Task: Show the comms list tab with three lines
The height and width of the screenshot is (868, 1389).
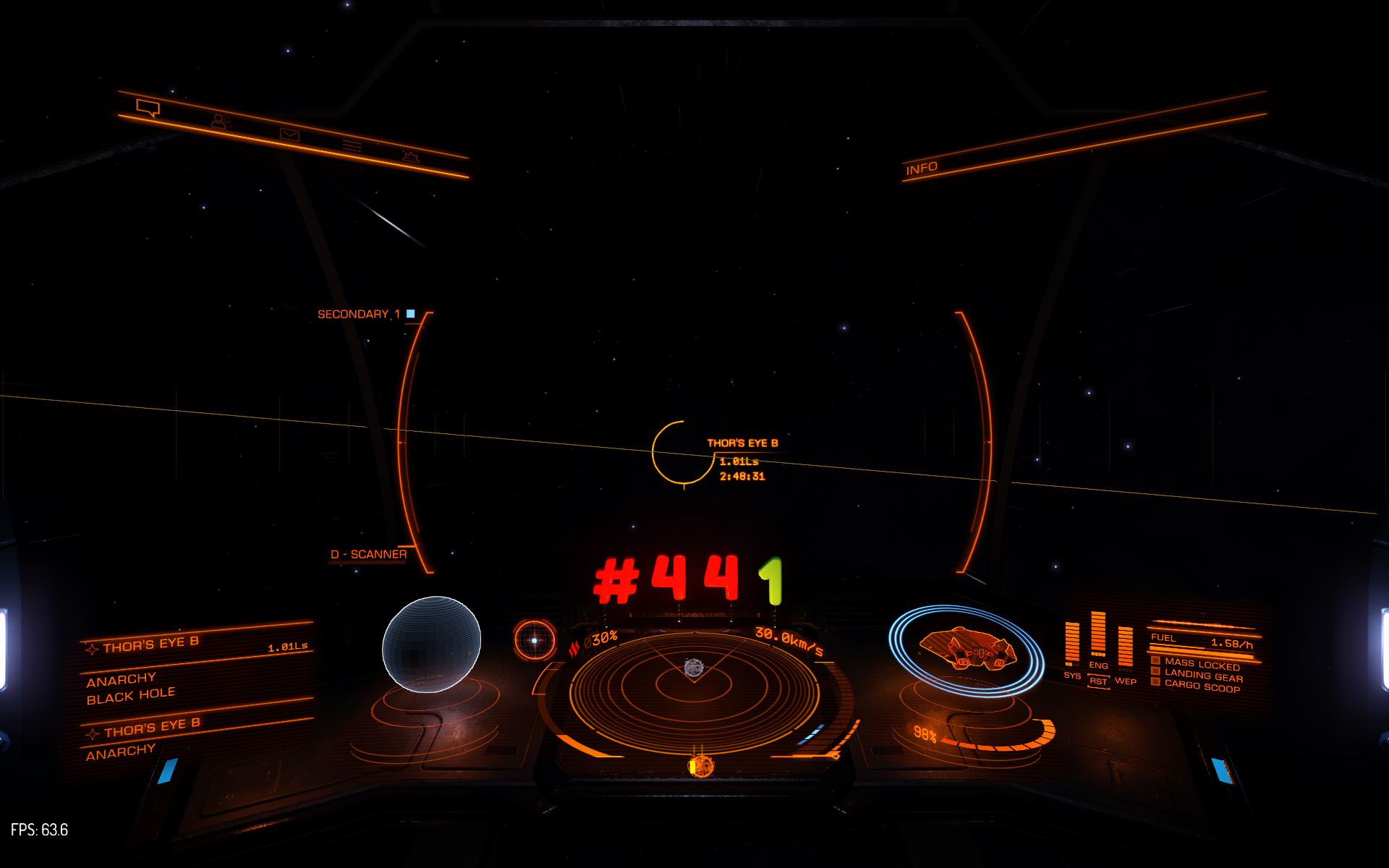Action: coord(352,146)
